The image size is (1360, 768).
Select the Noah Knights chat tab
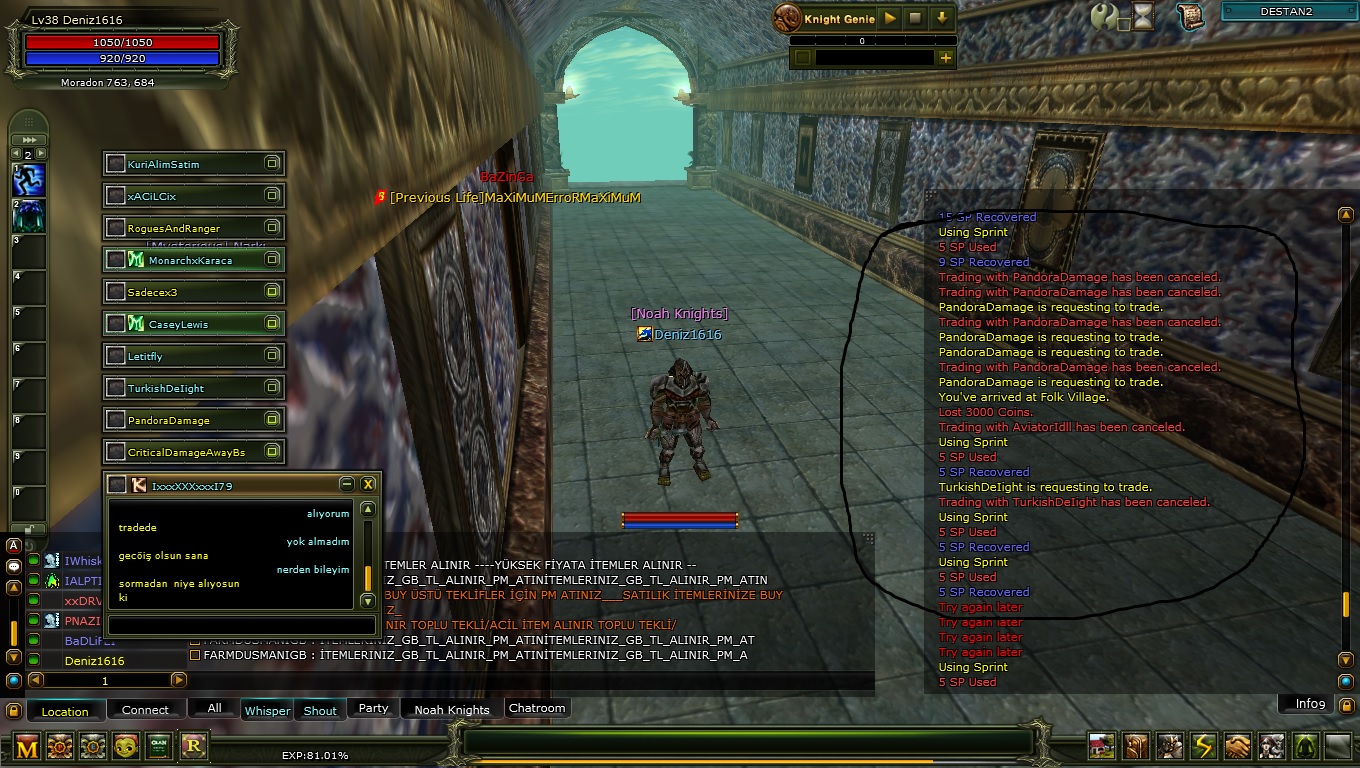click(452, 709)
